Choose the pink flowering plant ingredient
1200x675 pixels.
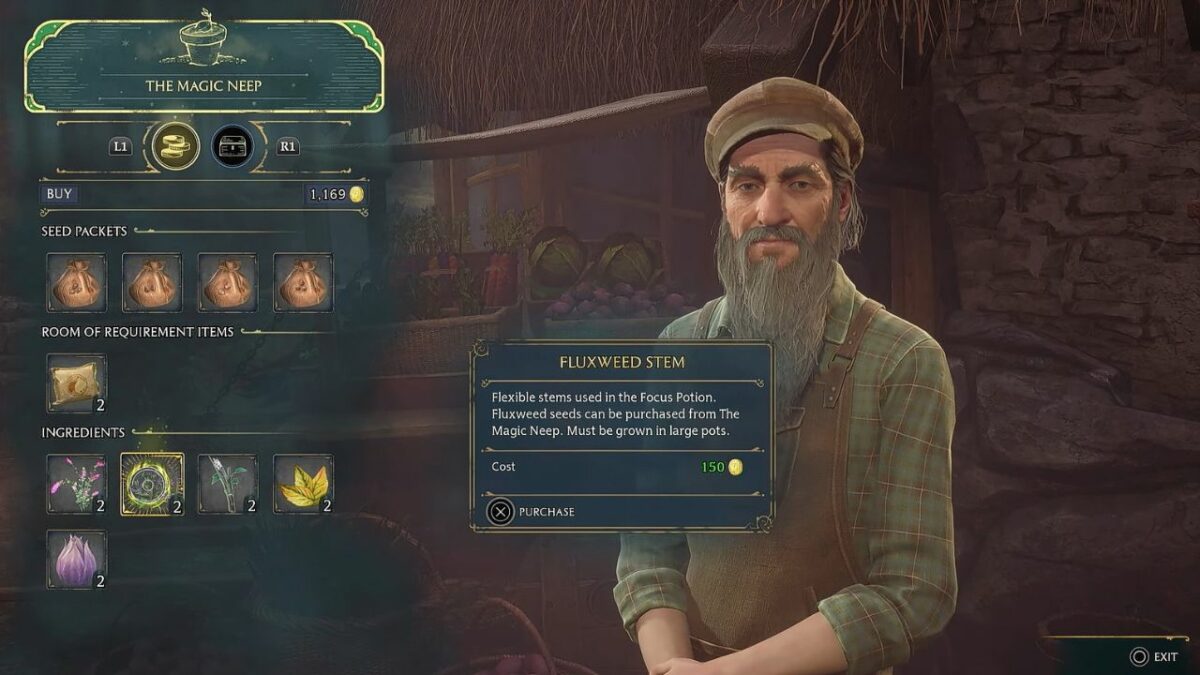(76, 484)
